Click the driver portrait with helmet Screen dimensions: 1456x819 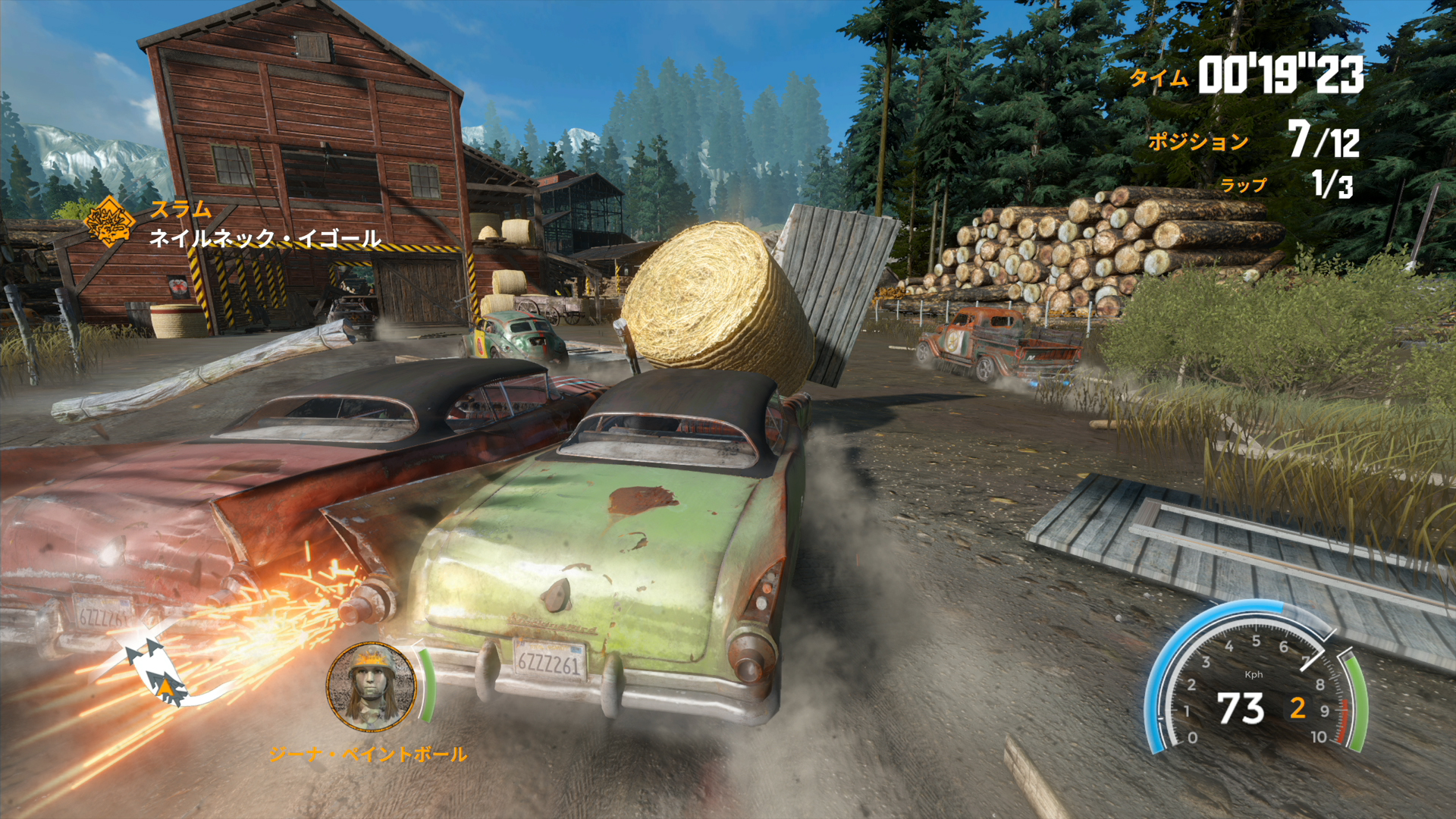pyautogui.click(x=372, y=686)
